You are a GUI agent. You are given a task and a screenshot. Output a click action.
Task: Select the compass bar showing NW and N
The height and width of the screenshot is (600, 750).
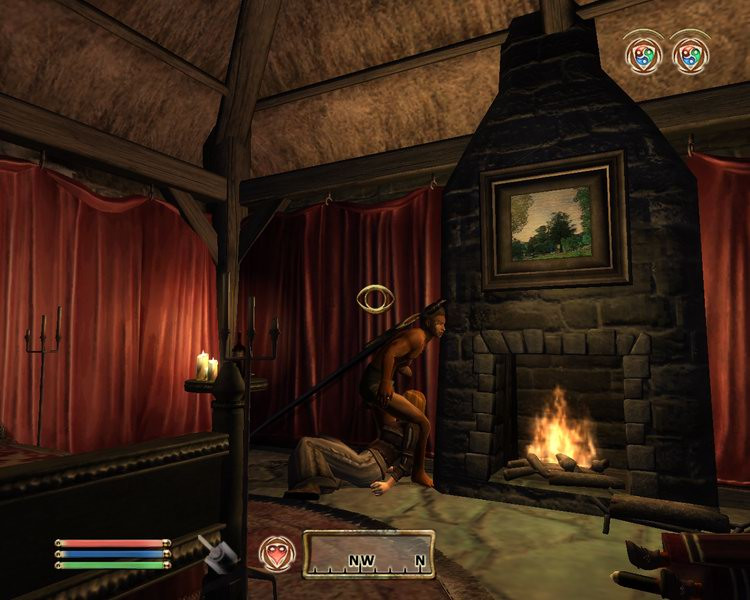pos(369,554)
